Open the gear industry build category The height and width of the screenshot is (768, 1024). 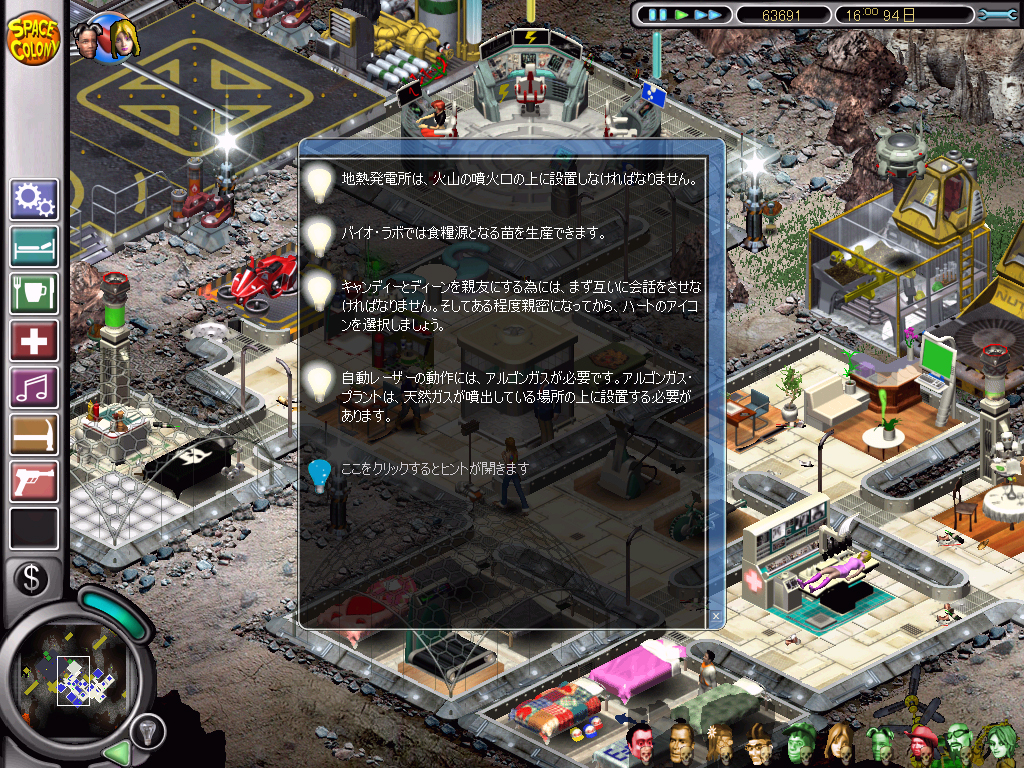pyautogui.click(x=34, y=200)
